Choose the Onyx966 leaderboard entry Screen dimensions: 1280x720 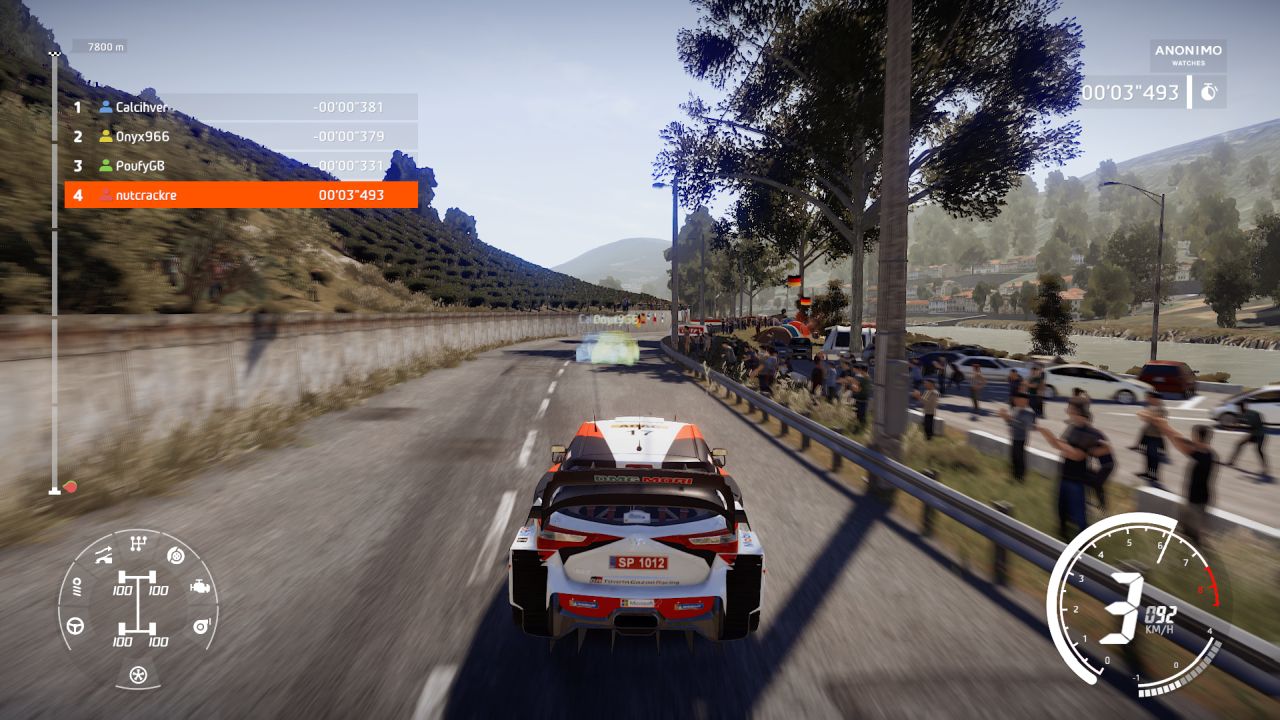(241, 136)
